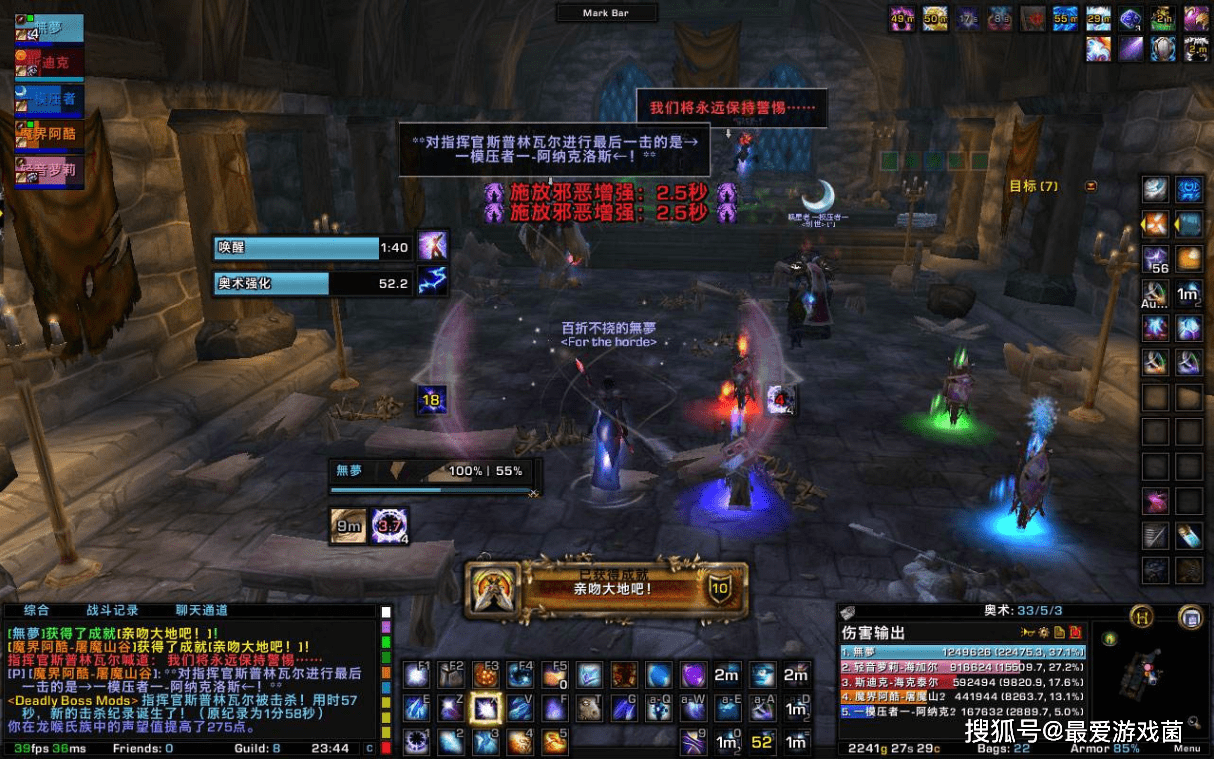
Task: Open the 聊天通道 chat tab
Action: pos(201,610)
